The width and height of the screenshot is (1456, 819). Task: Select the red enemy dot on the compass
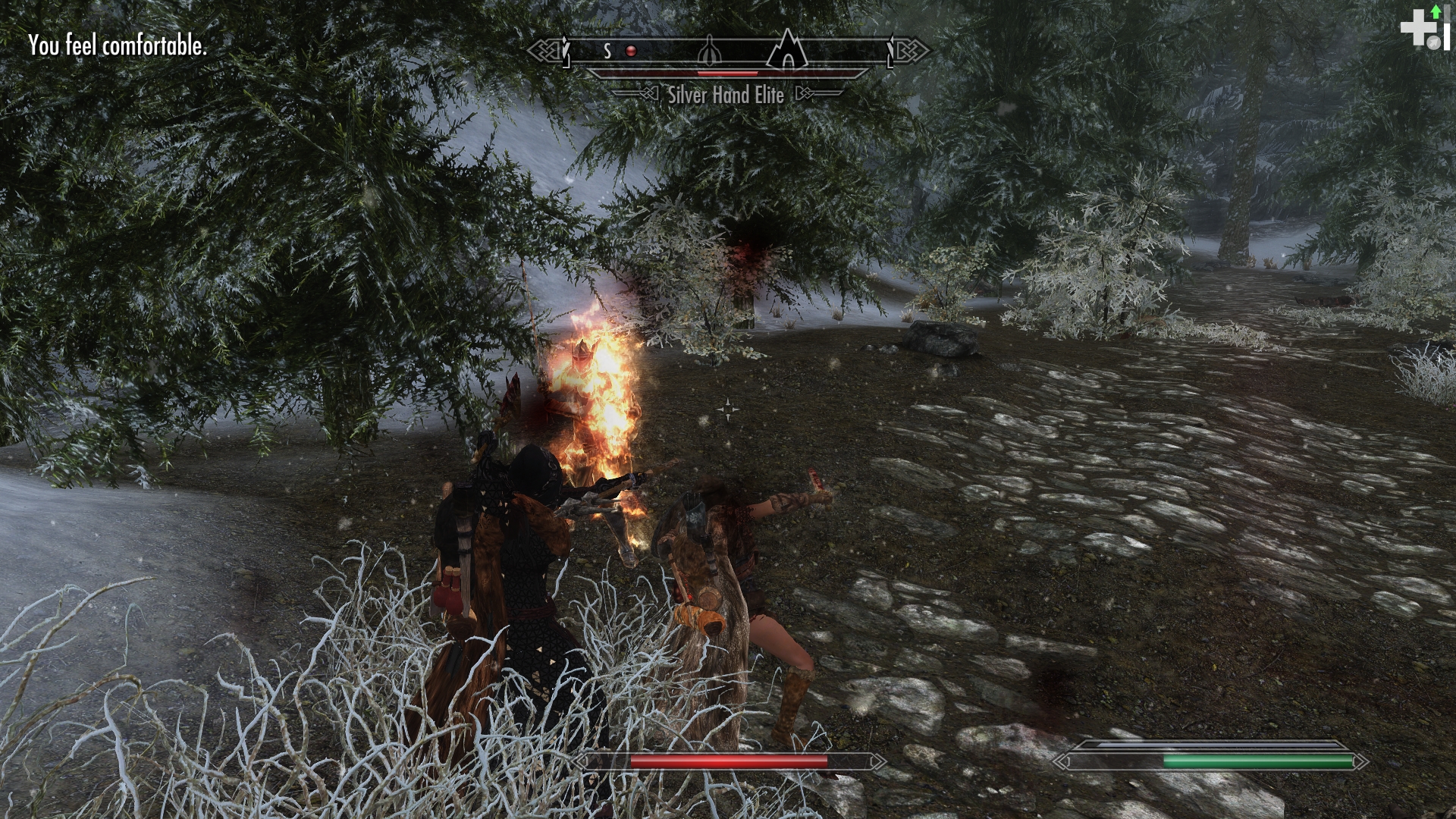coord(630,52)
